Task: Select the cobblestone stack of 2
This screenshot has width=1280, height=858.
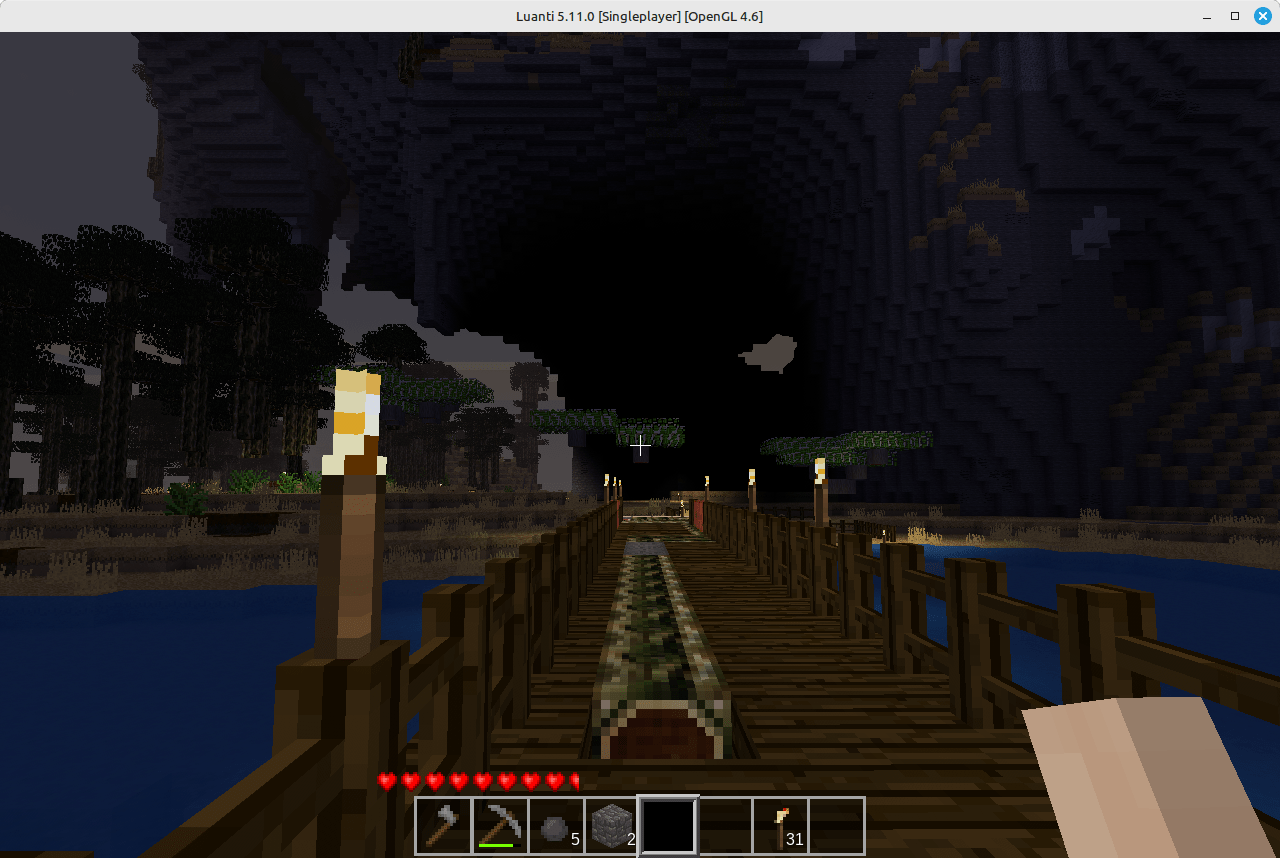Action: [x=612, y=824]
